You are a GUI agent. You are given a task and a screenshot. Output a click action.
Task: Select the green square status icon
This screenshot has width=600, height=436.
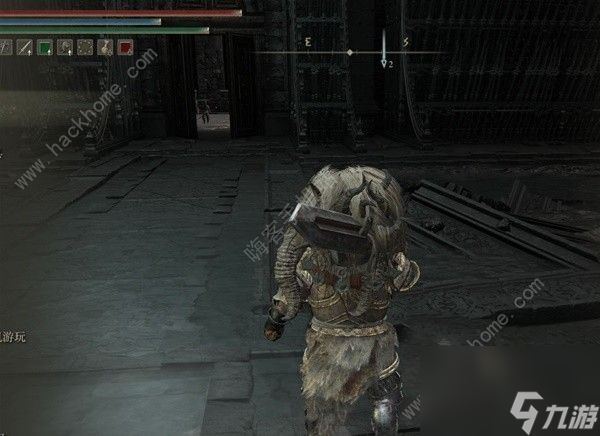click(45, 47)
